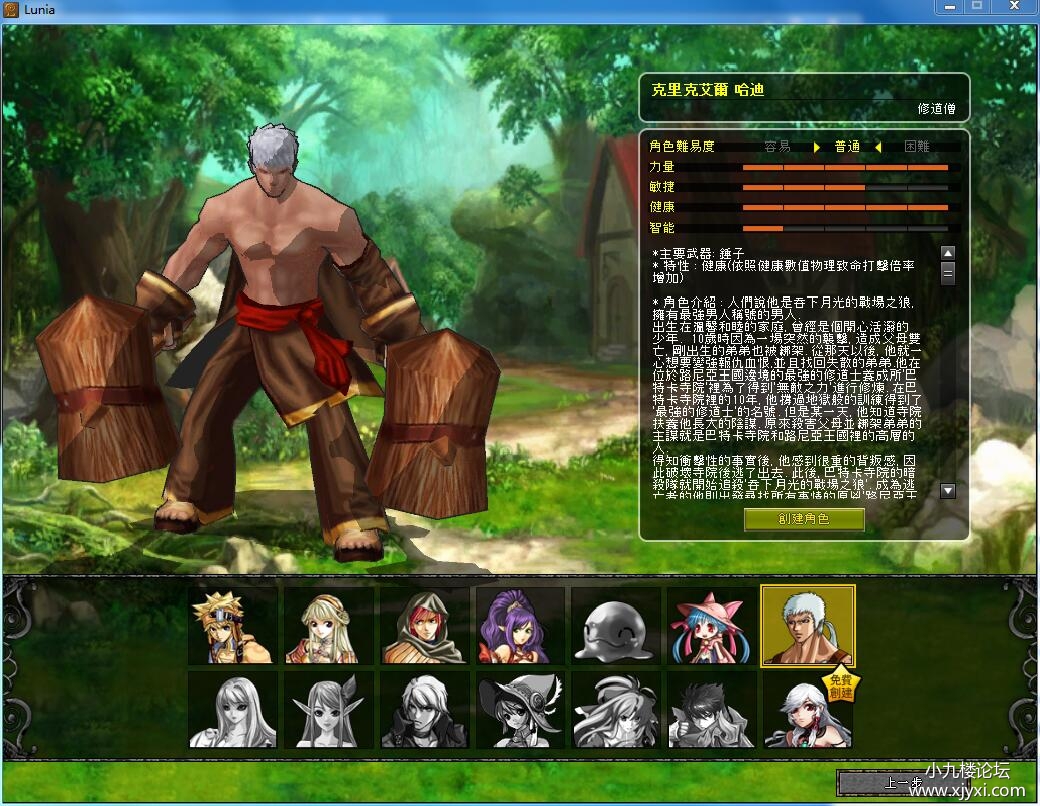The width and height of the screenshot is (1040, 806).
Task: Click the description scroll up arrow
Action: 948,253
